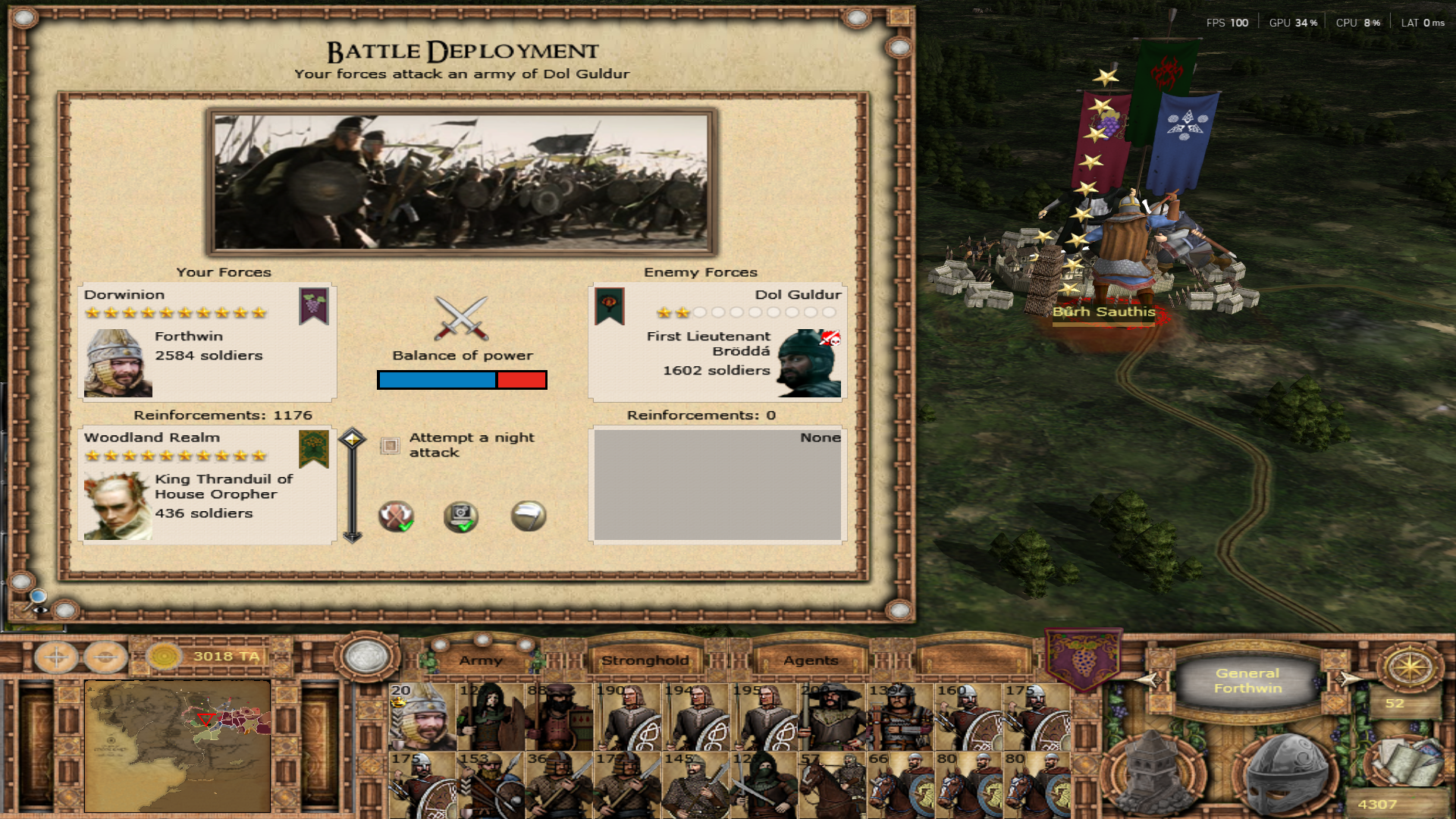
Task: Switch to the Army tab
Action: 481,660
